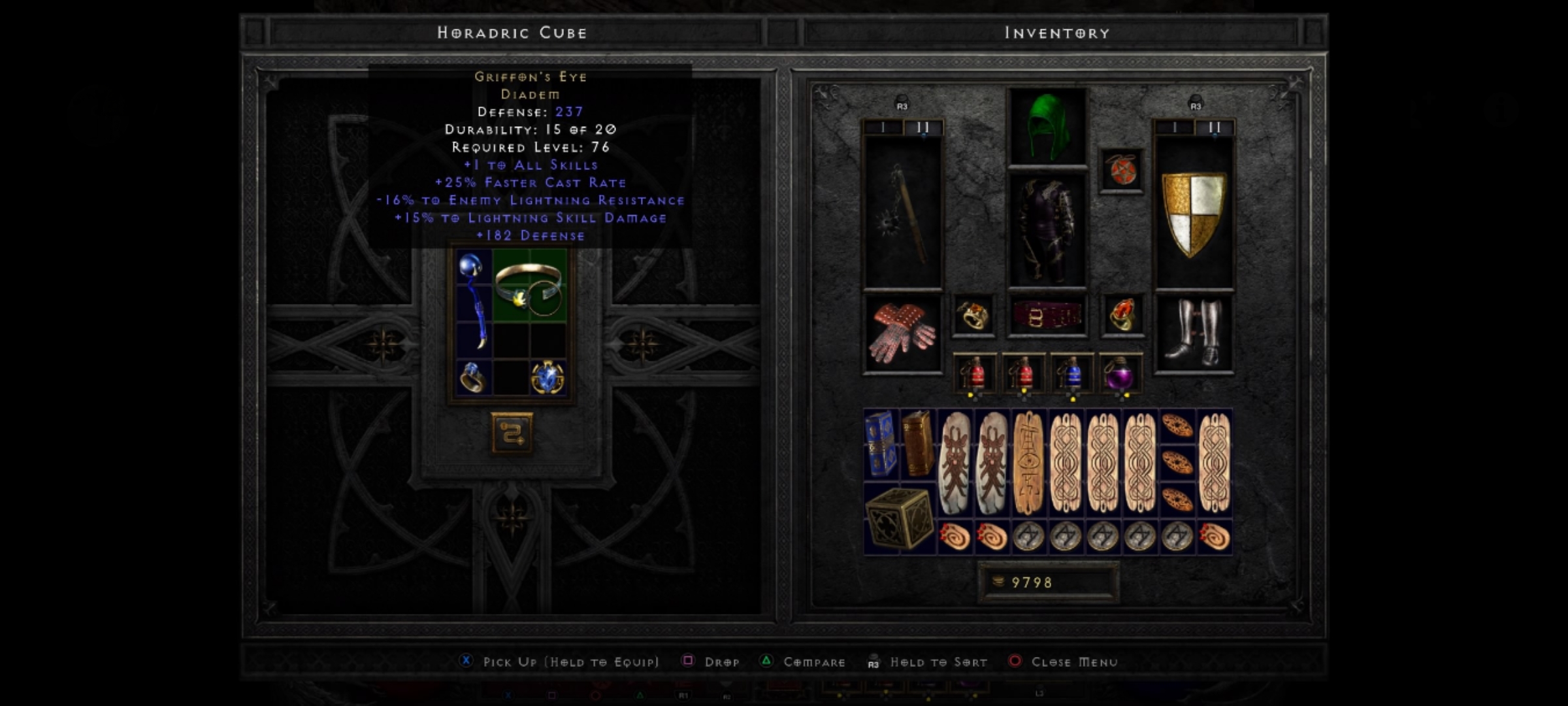
Task: Select the equipped dark body armor
Action: click(x=1047, y=230)
